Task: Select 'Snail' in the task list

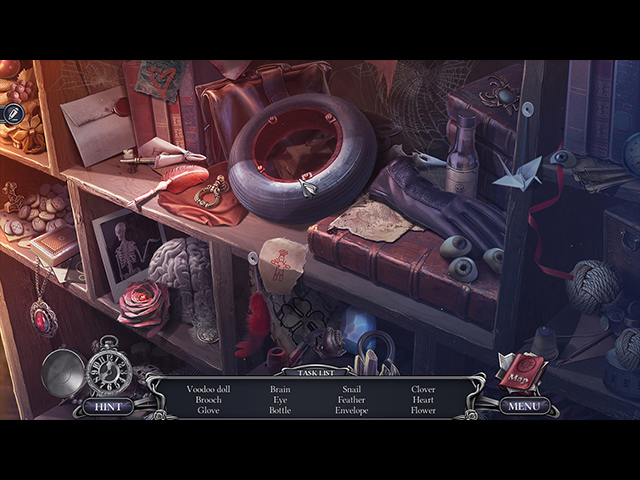Action: coord(351,389)
